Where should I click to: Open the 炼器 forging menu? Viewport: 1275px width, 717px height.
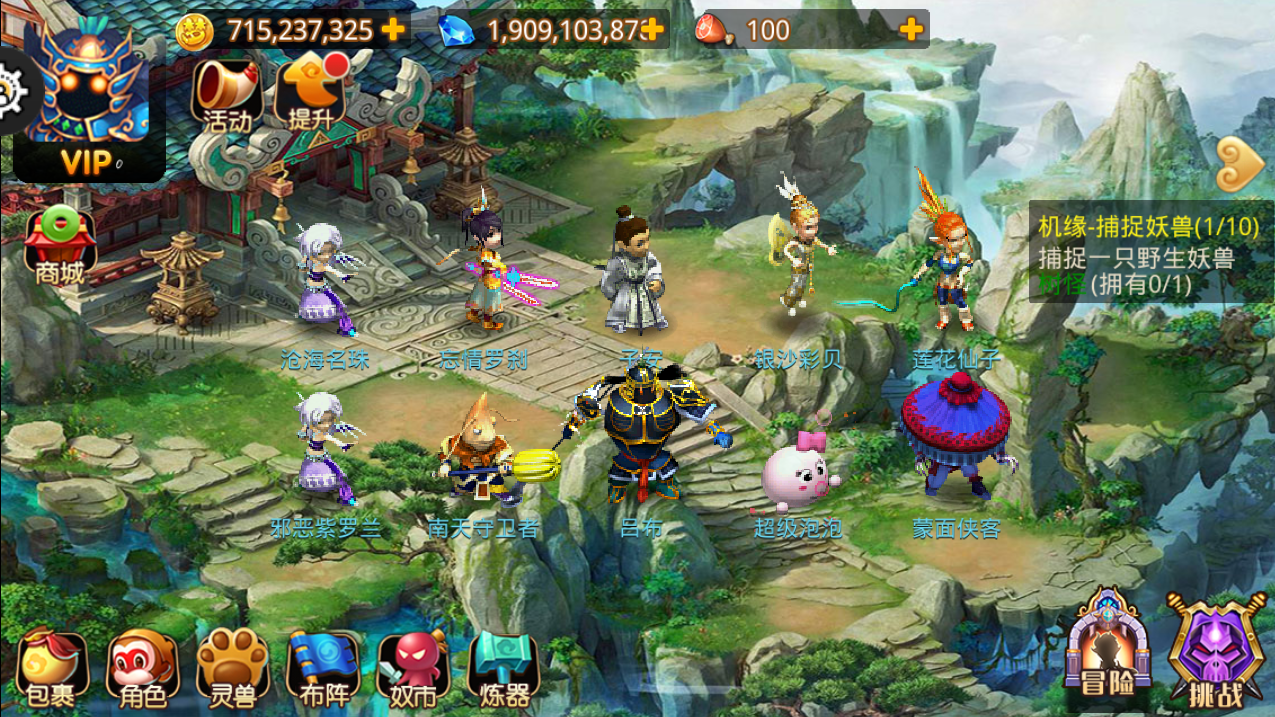tap(504, 669)
